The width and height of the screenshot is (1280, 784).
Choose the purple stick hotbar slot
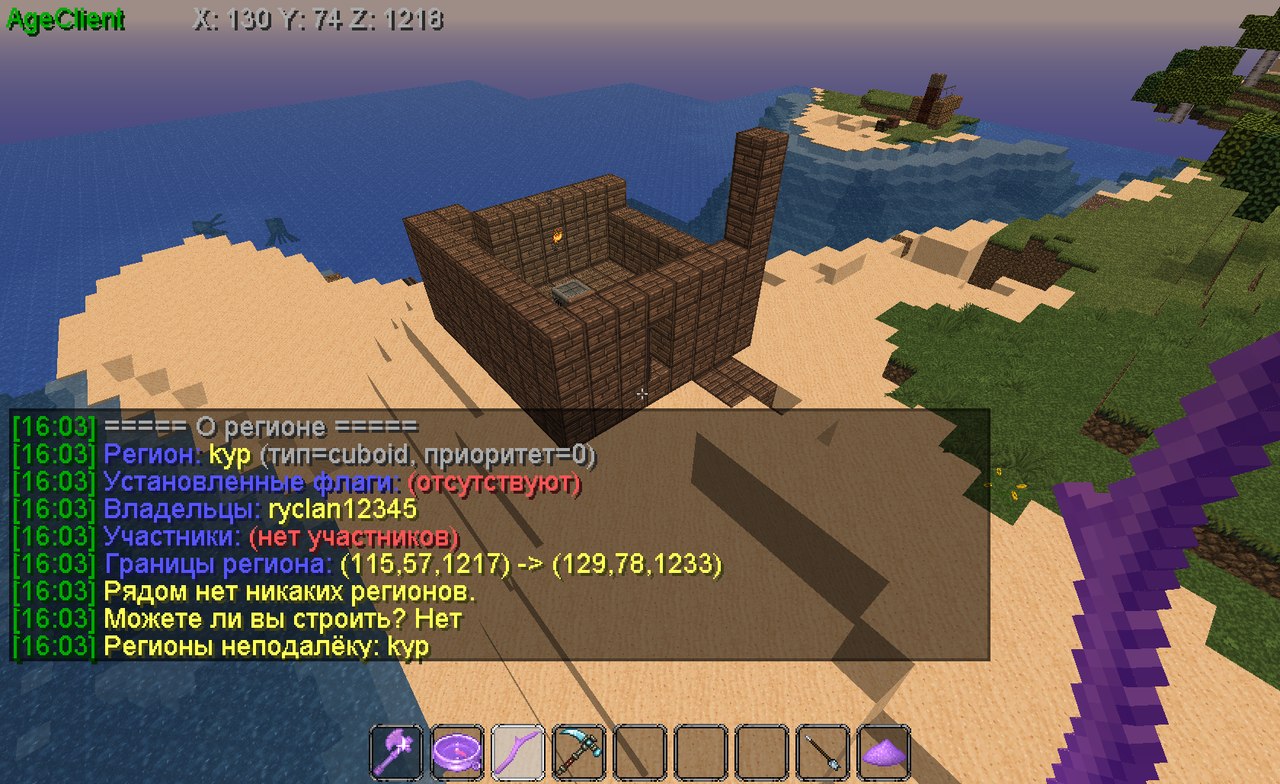519,751
